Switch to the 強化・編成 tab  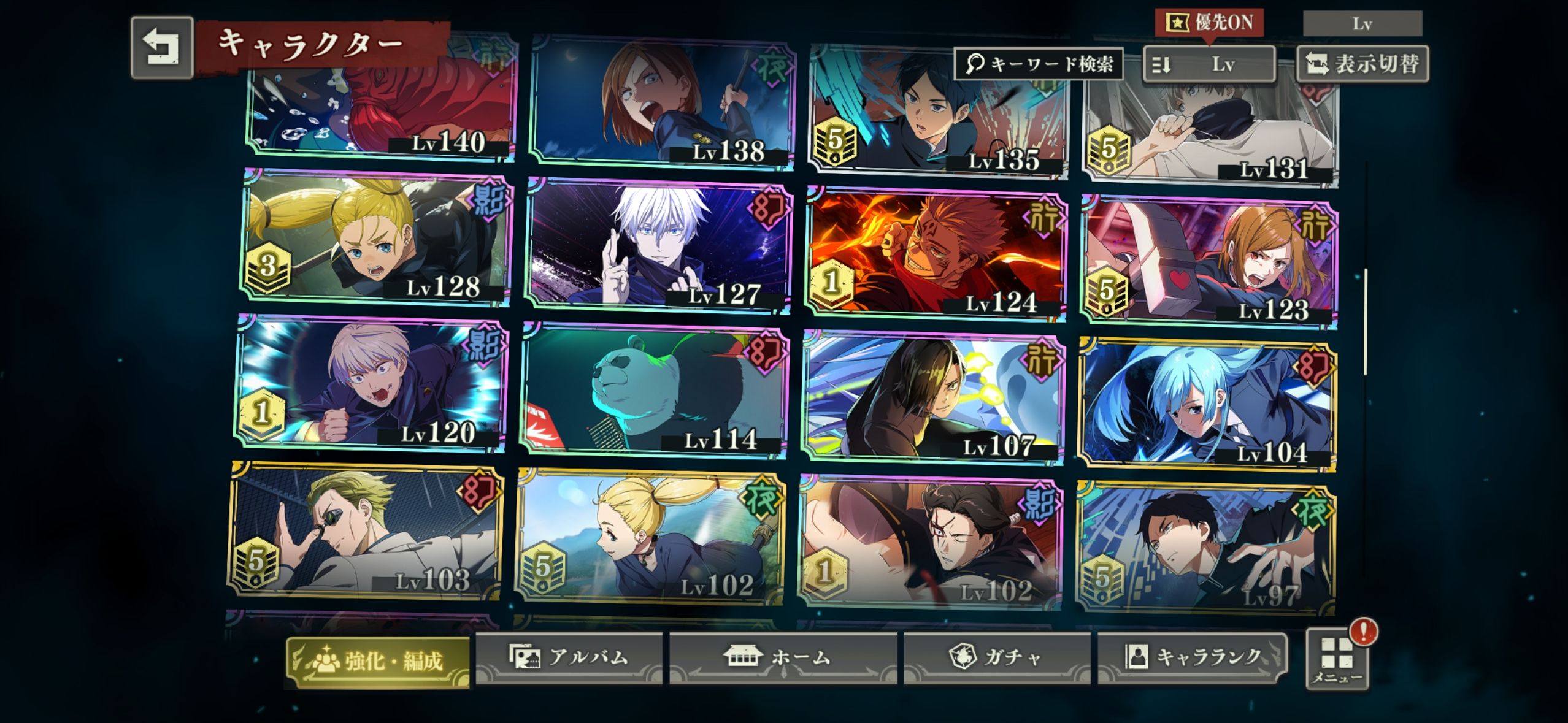point(378,661)
